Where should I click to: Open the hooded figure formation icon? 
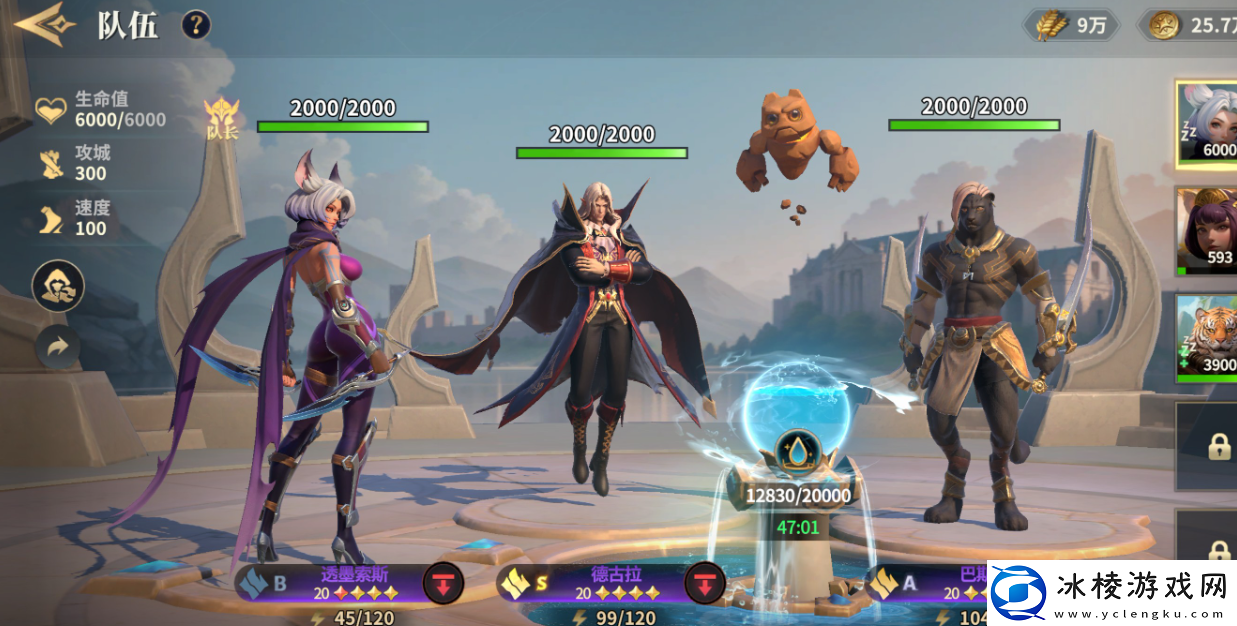pos(58,286)
